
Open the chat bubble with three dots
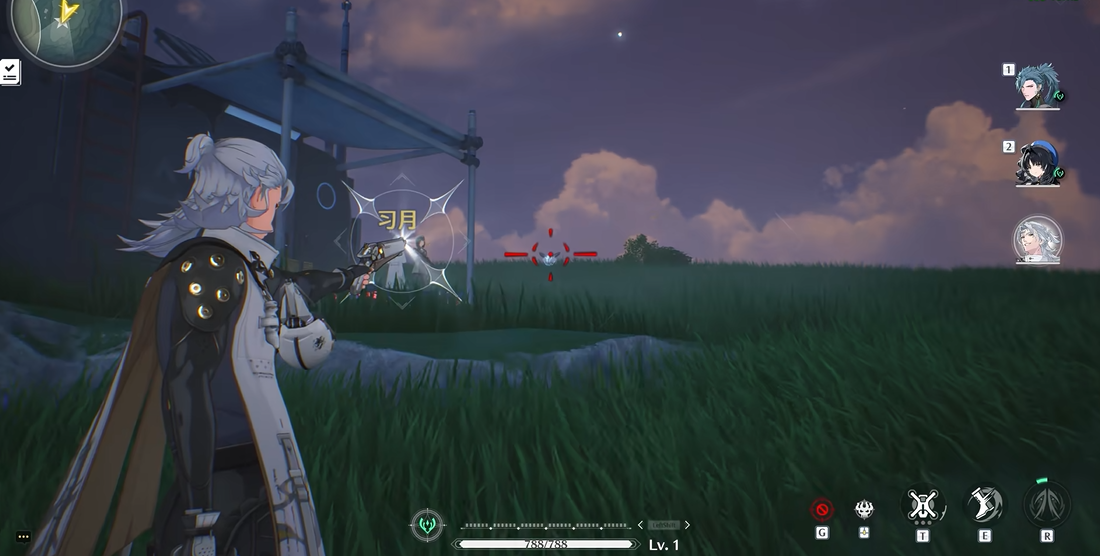tap(23, 537)
